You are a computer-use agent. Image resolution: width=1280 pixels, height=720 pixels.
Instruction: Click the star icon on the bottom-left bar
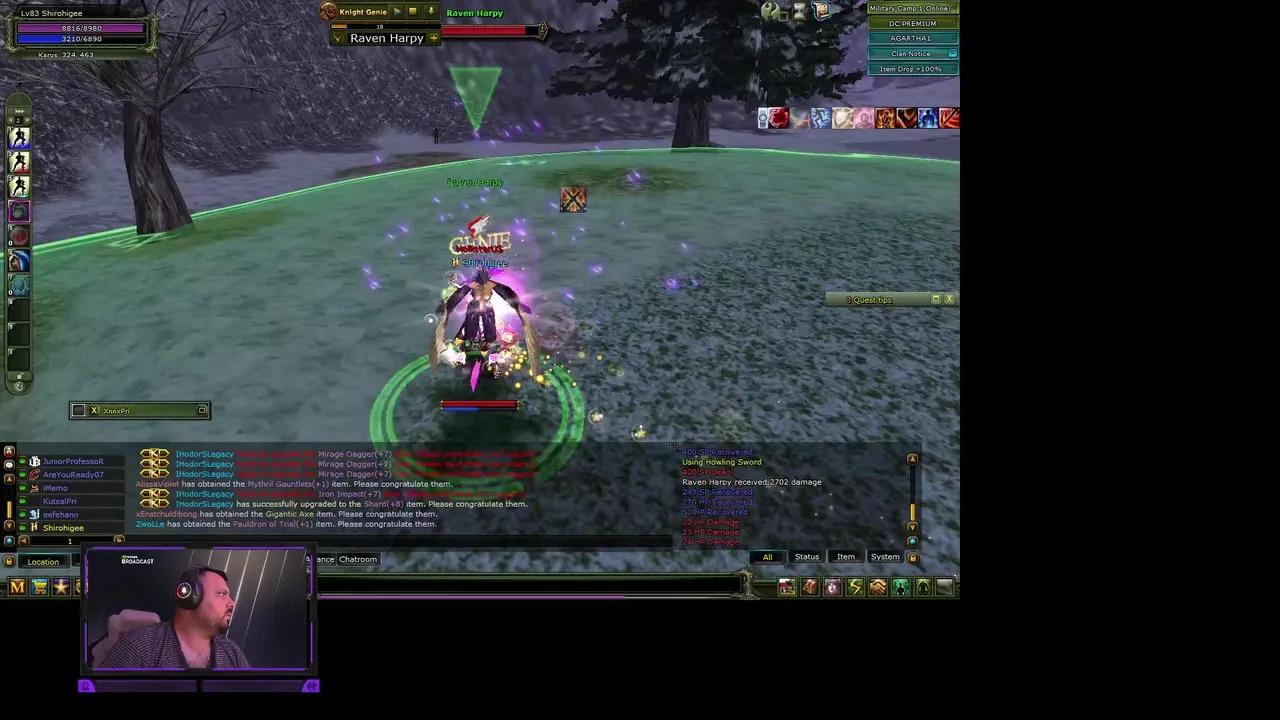coord(60,587)
